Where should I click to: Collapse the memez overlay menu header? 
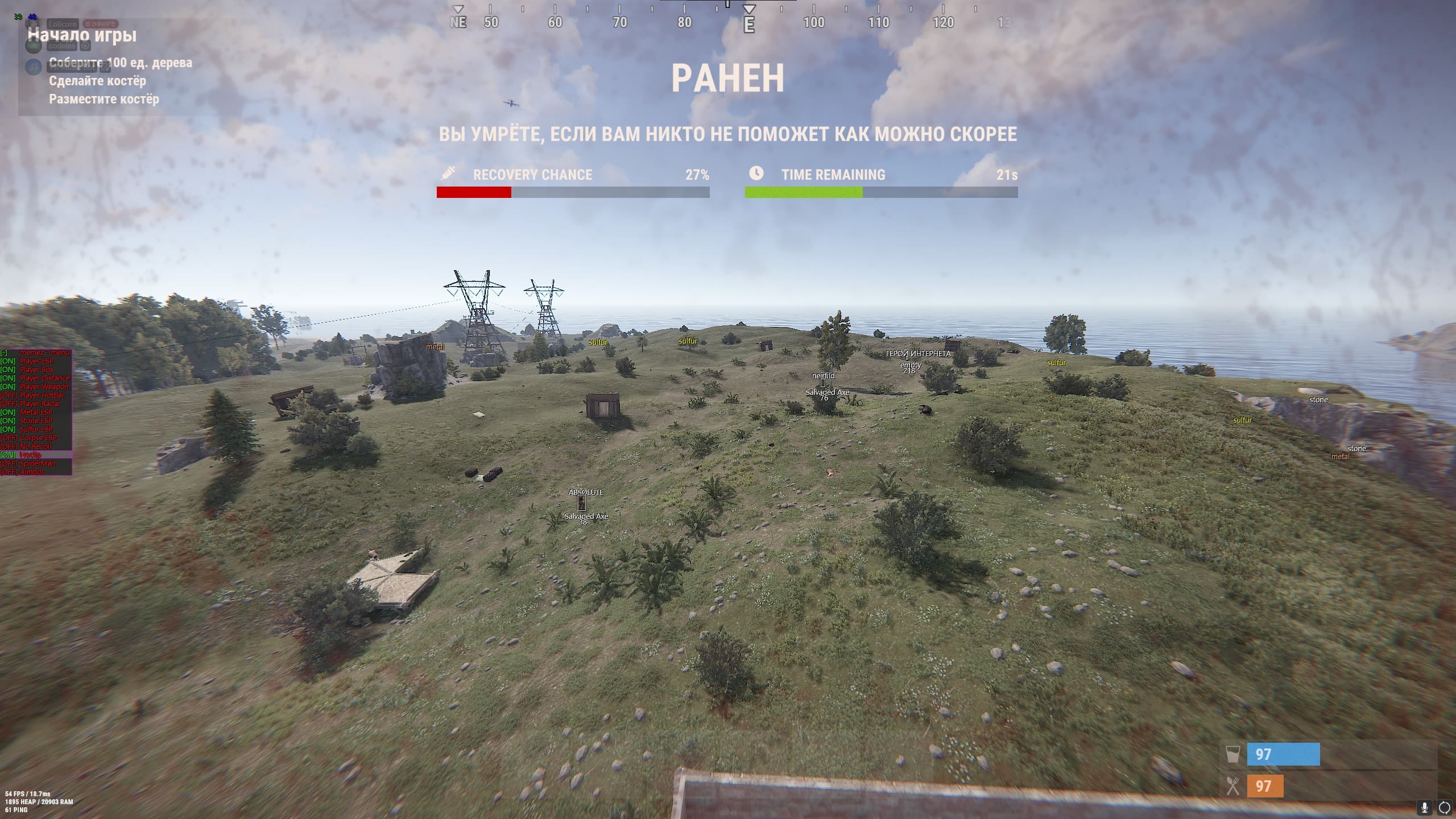35,353
